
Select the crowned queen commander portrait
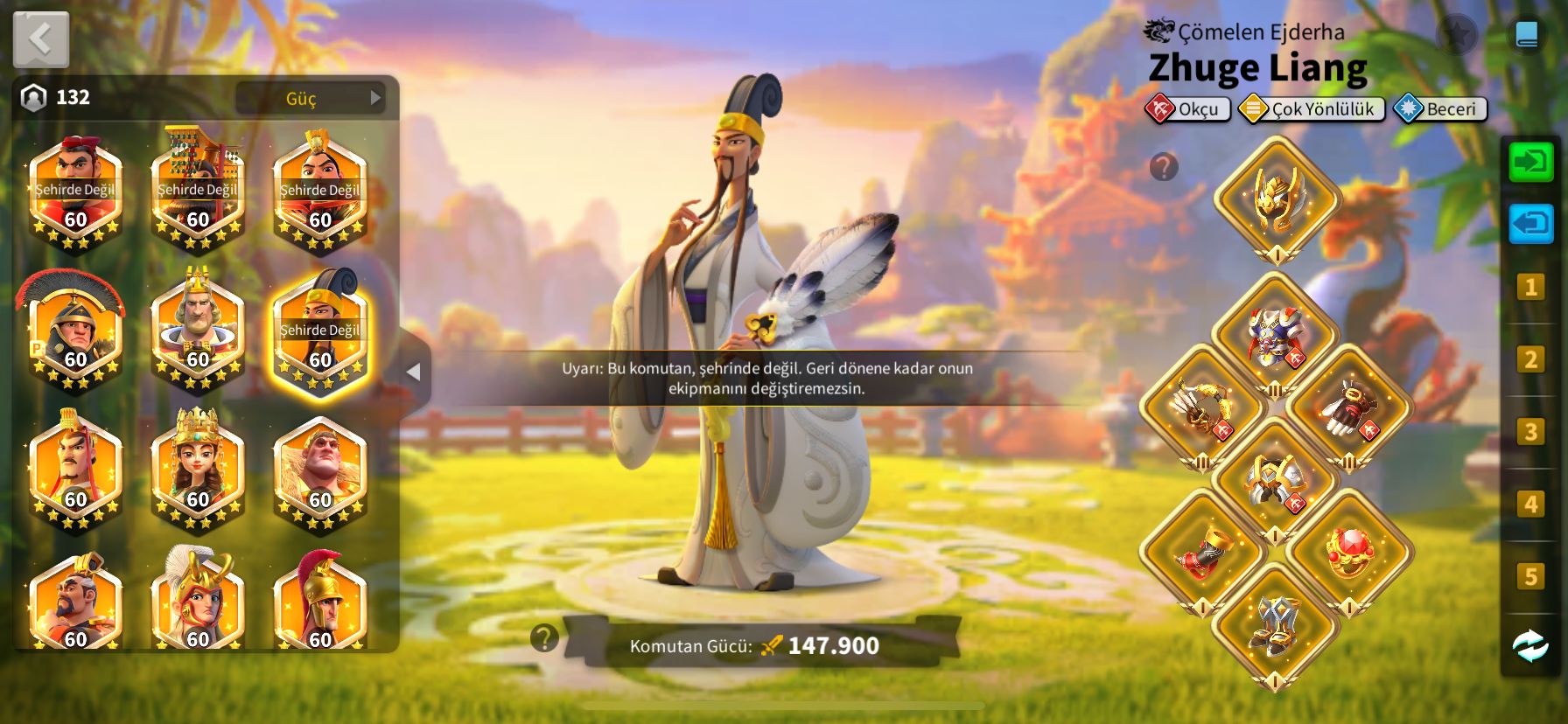pyautogui.click(x=198, y=470)
